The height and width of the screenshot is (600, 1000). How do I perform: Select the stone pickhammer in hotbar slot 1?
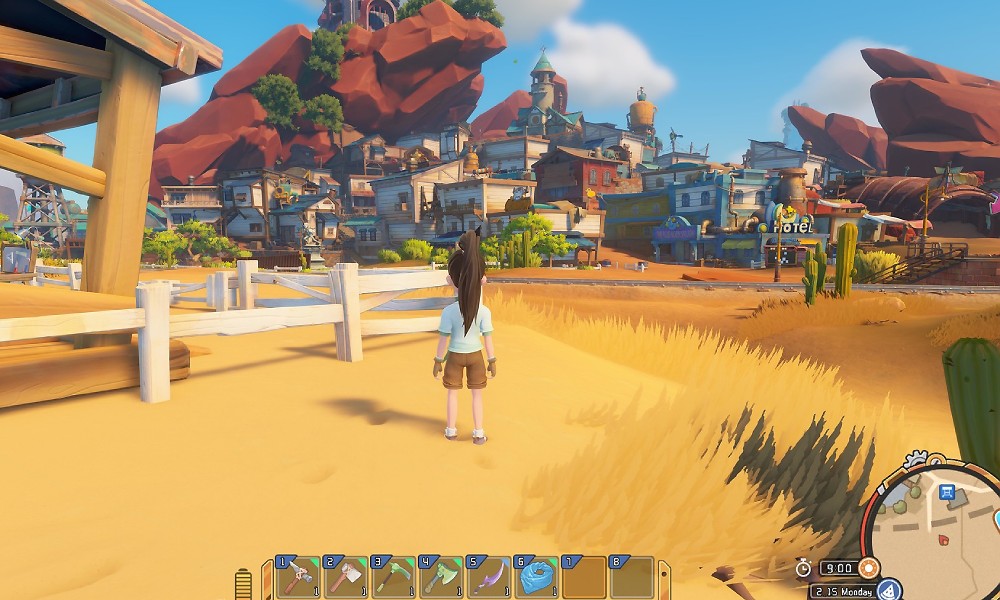298,578
